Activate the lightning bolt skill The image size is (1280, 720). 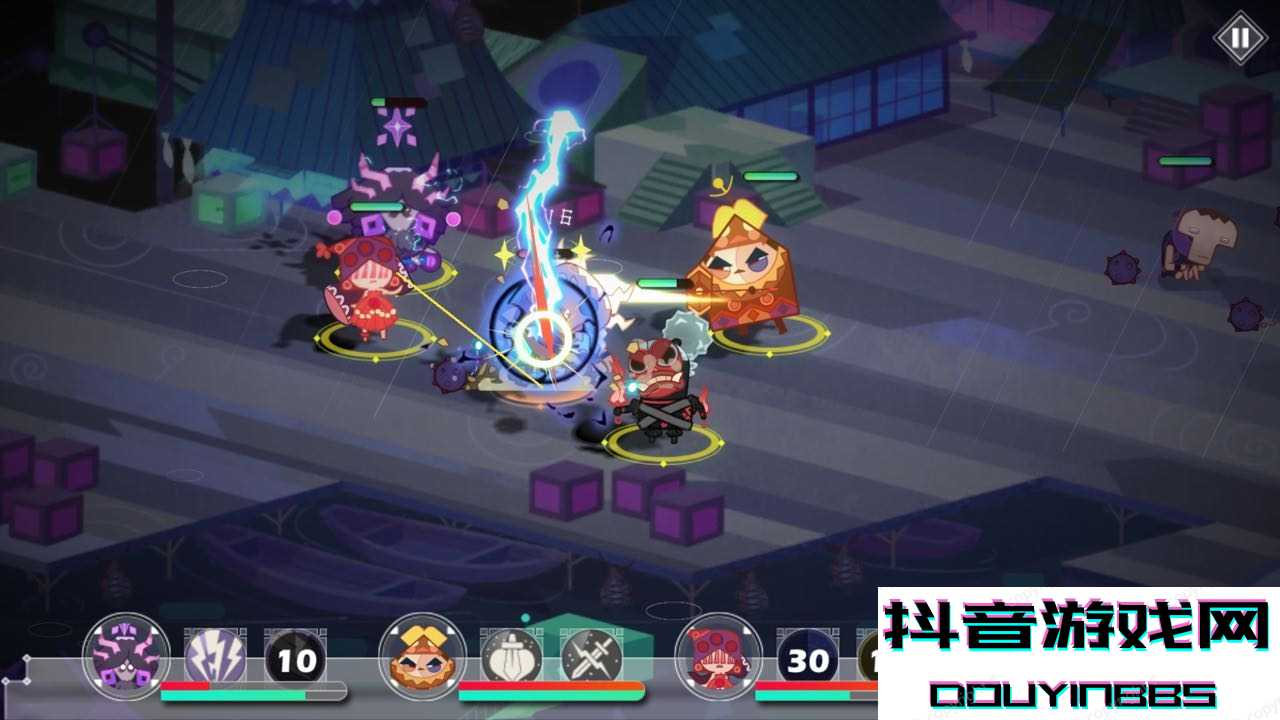[215, 658]
